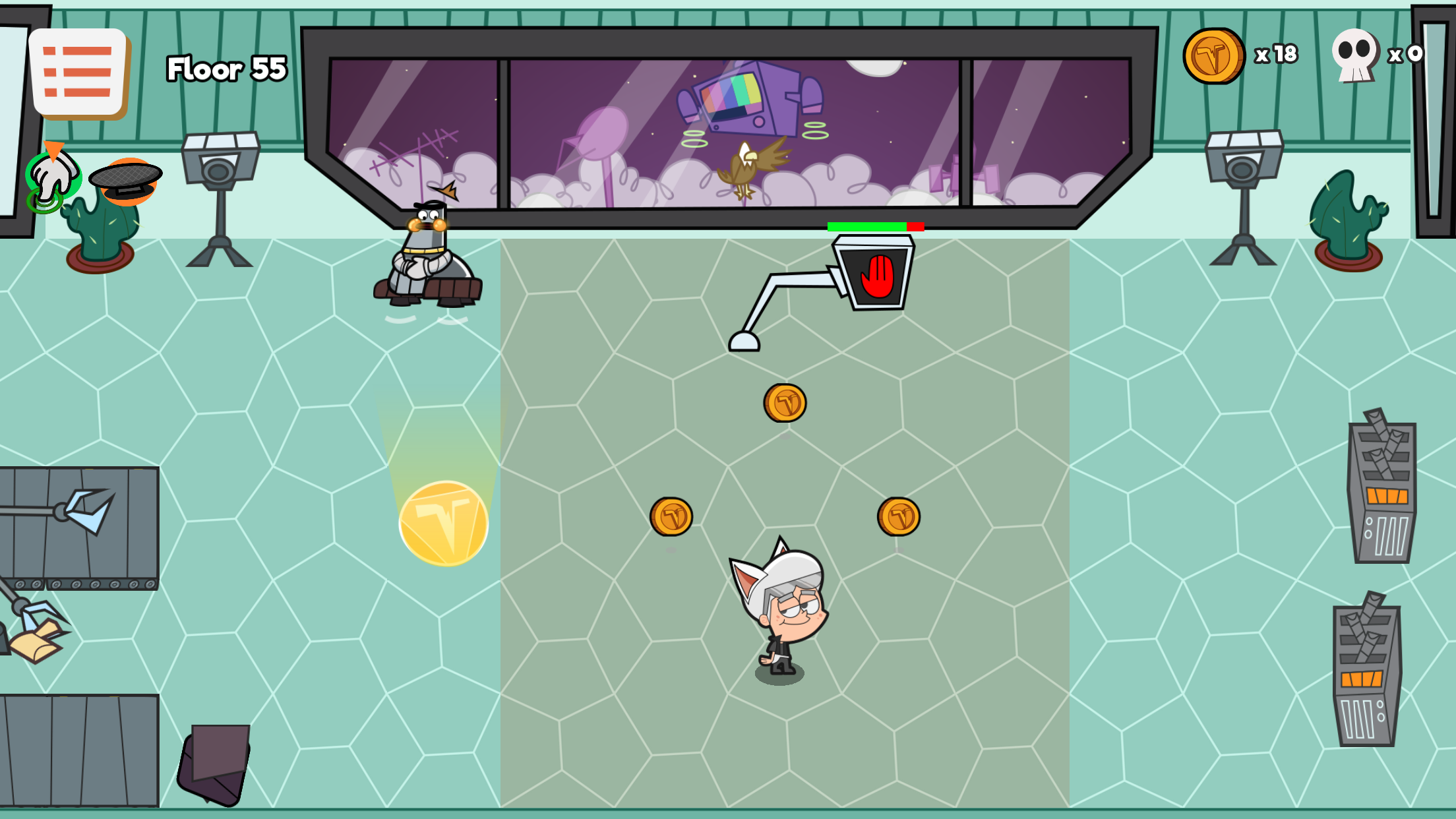Click the Floor 55 label
The height and width of the screenshot is (819, 1456).
click(x=226, y=68)
